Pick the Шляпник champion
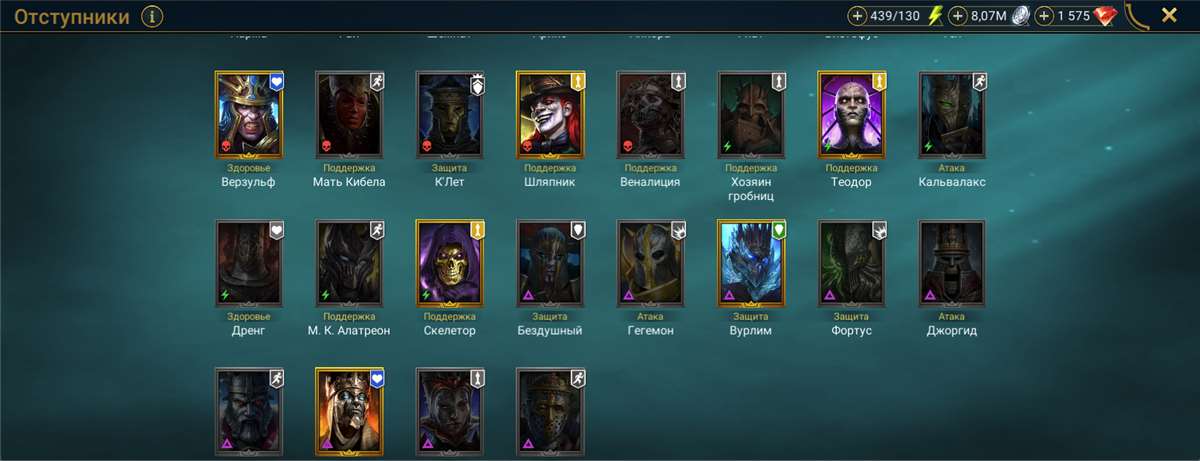The width and height of the screenshot is (1200, 461). tap(550, 115)
